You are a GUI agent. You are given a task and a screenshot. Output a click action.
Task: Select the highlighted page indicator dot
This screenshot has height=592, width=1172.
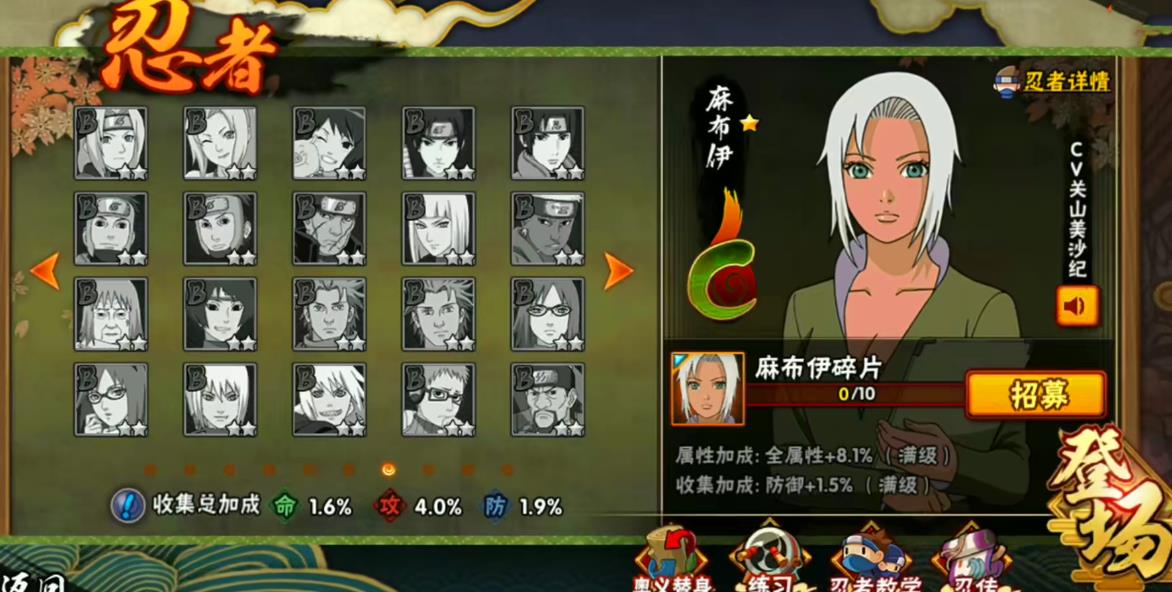pyautogui.click(x=388, y=469)
